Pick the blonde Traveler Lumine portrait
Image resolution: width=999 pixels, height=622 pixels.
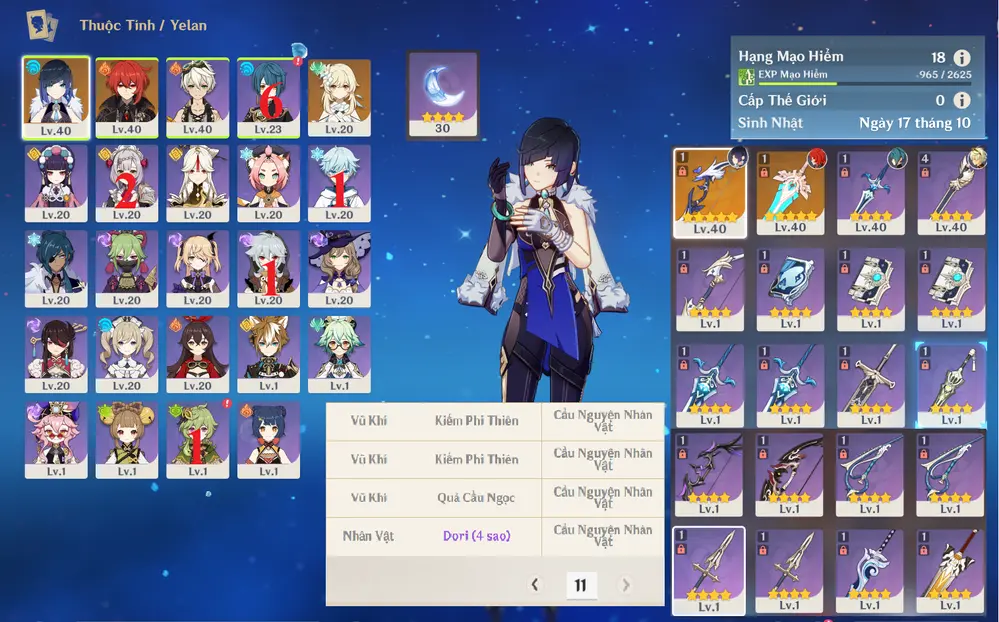[339, 96]
